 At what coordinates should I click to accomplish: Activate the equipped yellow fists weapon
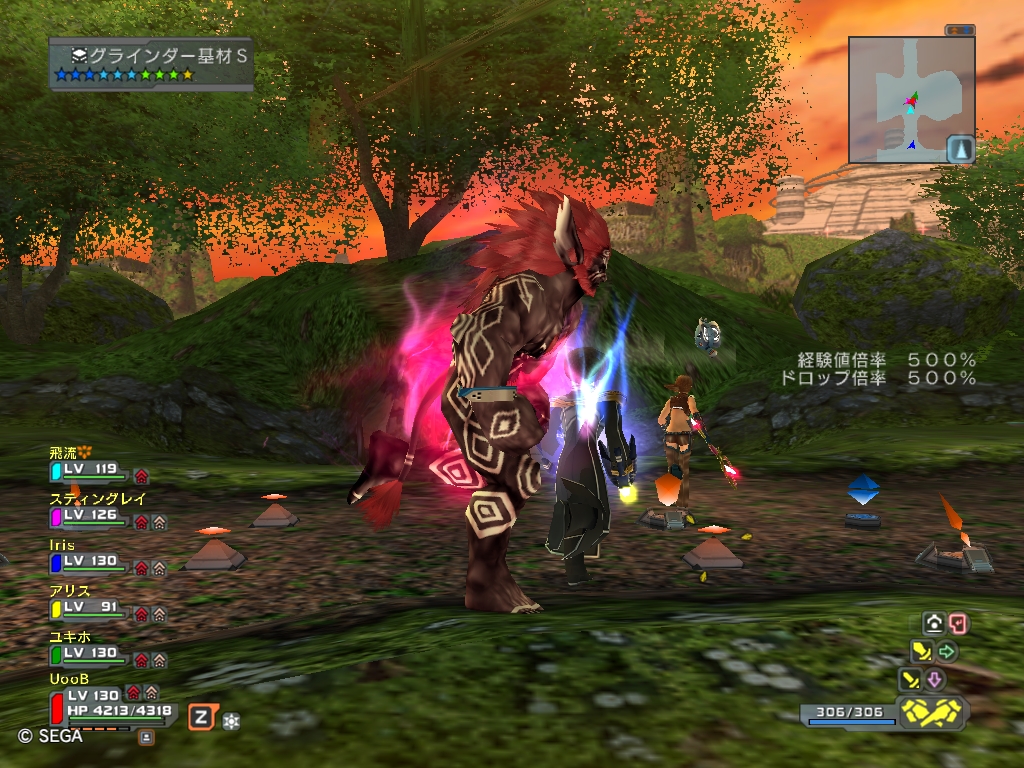click(x=932, y=712)
